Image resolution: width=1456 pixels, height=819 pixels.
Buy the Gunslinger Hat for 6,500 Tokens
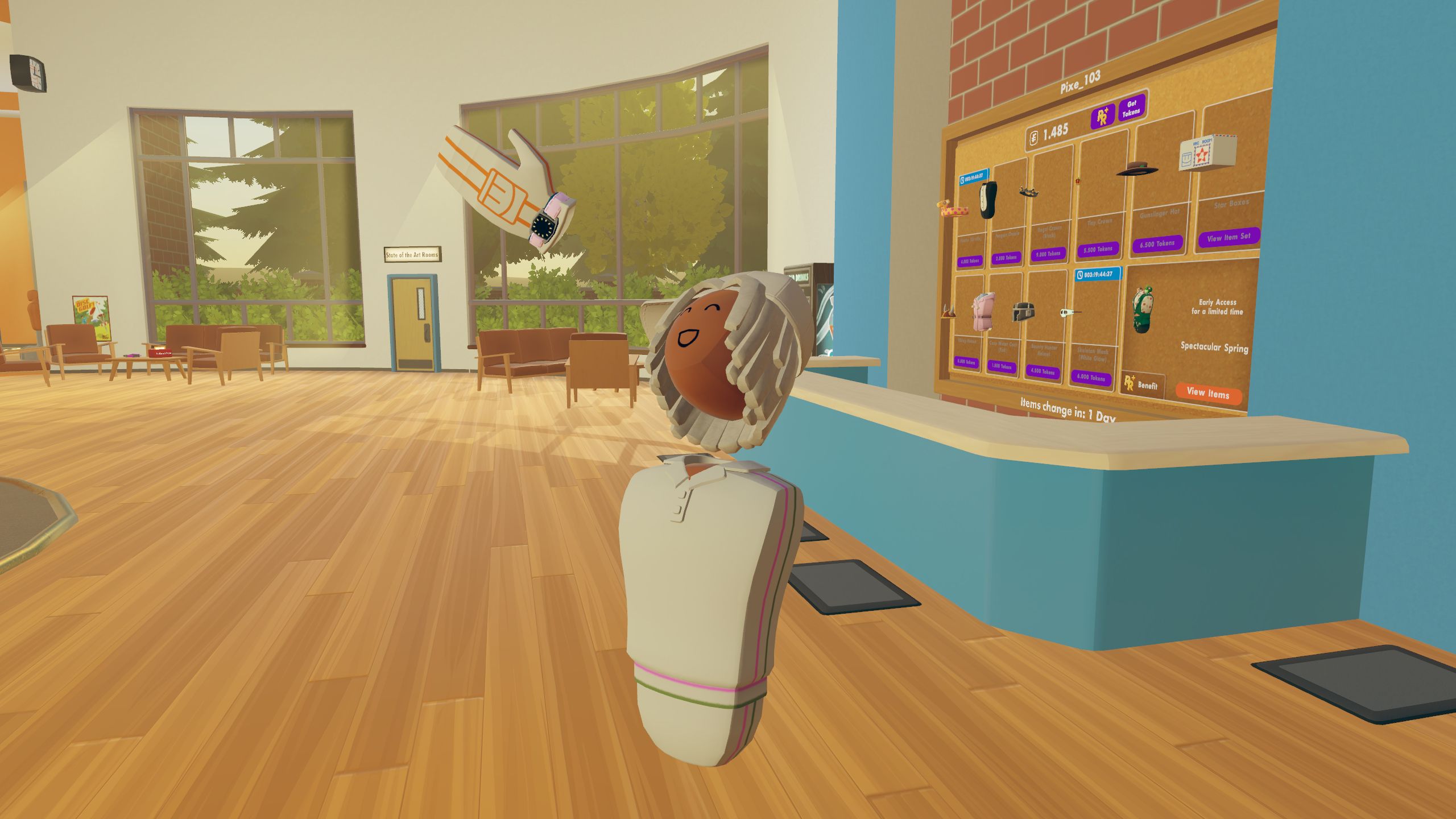point(1157,243)
